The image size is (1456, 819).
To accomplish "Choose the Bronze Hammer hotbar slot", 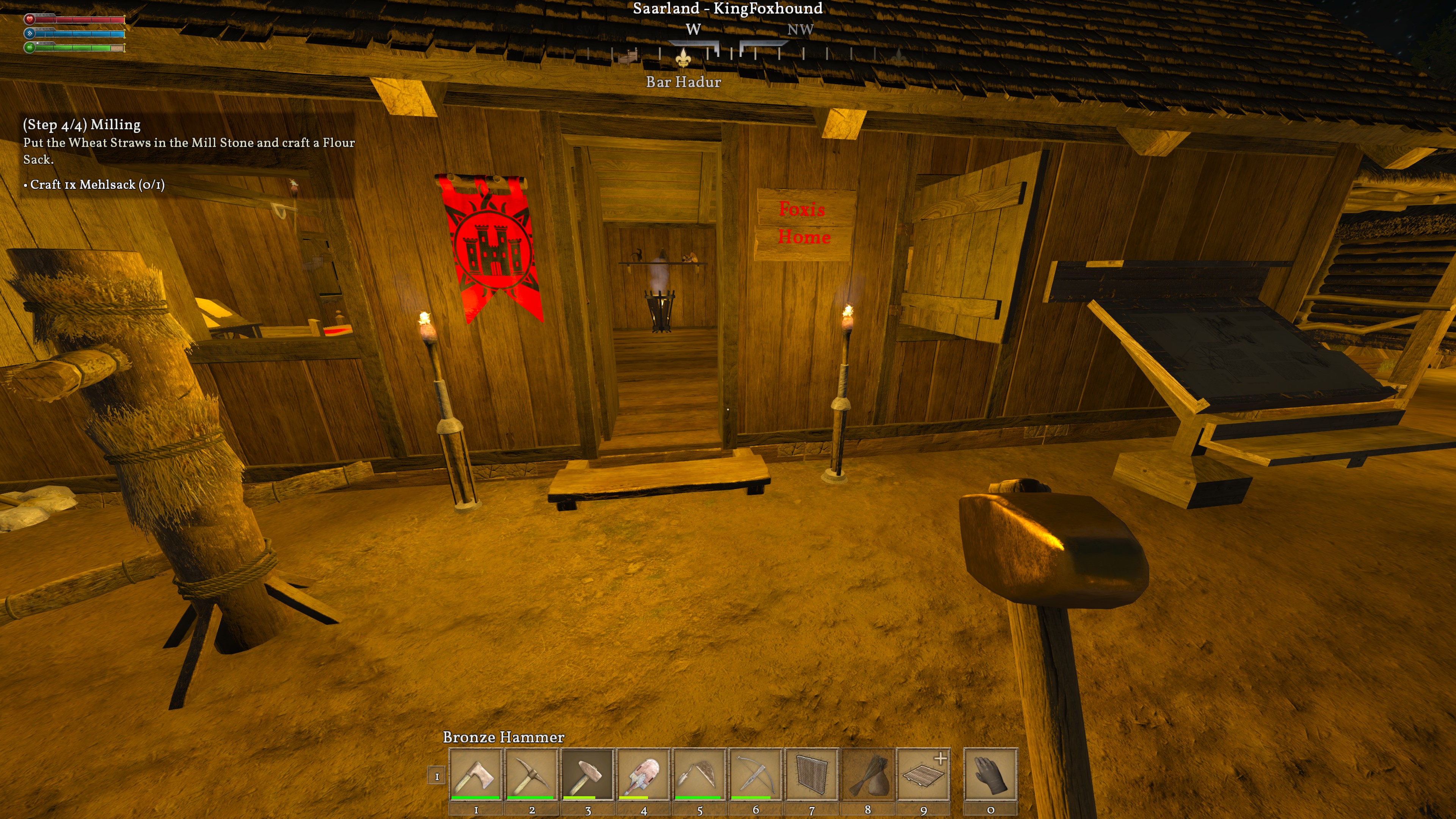I will click(x=587, y=774).
